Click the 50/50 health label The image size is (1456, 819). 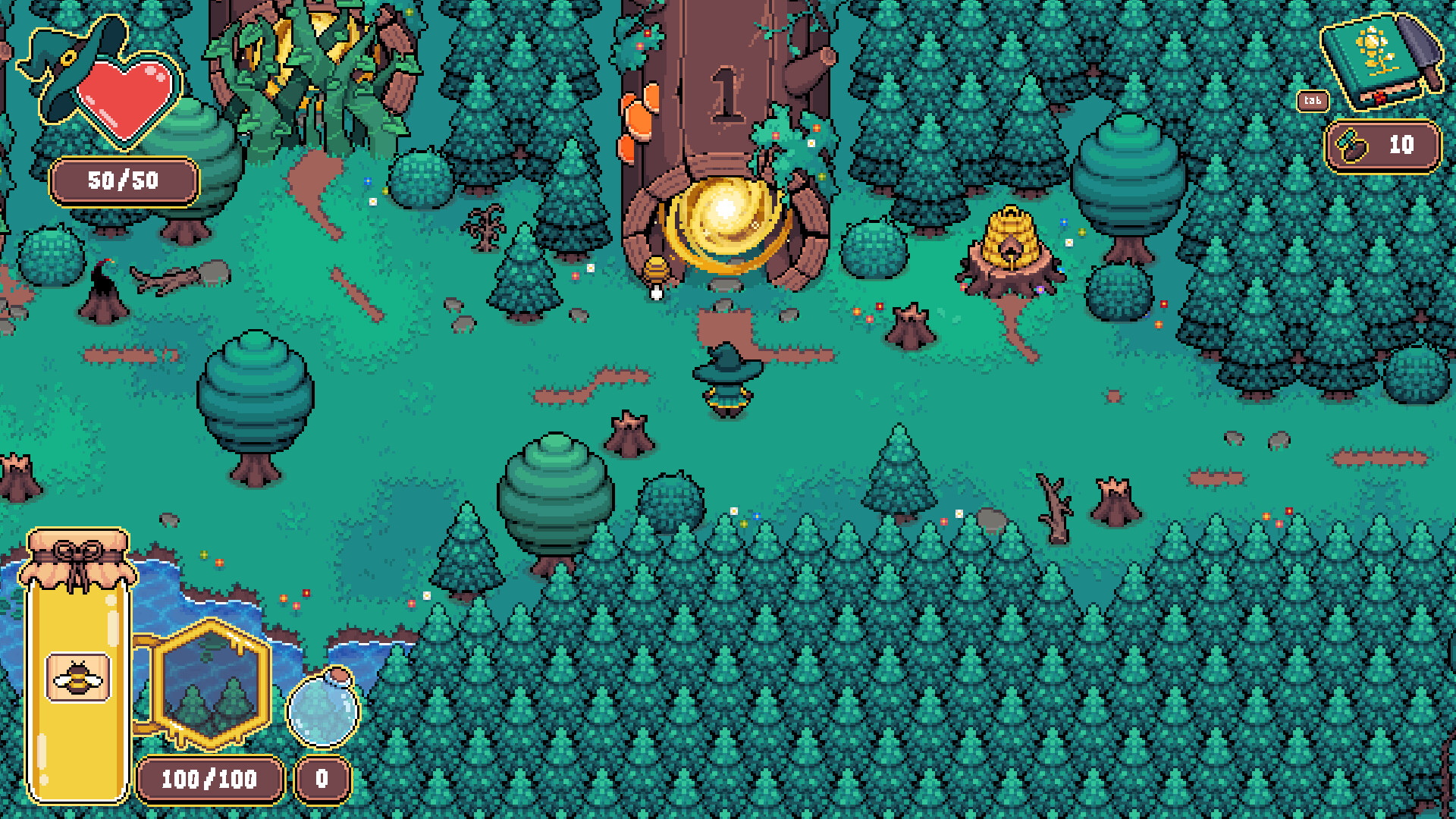pyautogui.click(x=124, y=180)
